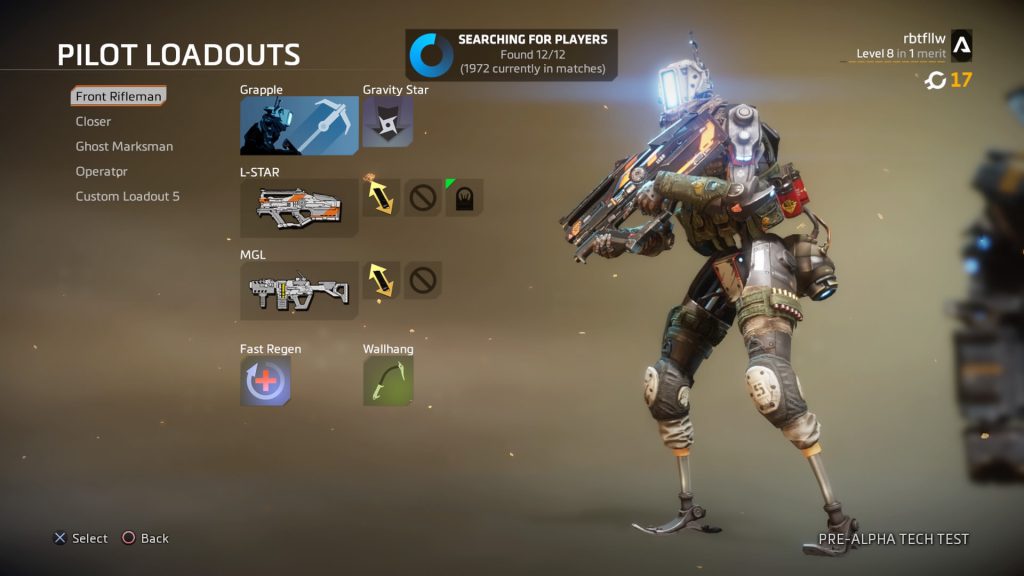Open Custom Loadout 5

(x=127, y=196)
